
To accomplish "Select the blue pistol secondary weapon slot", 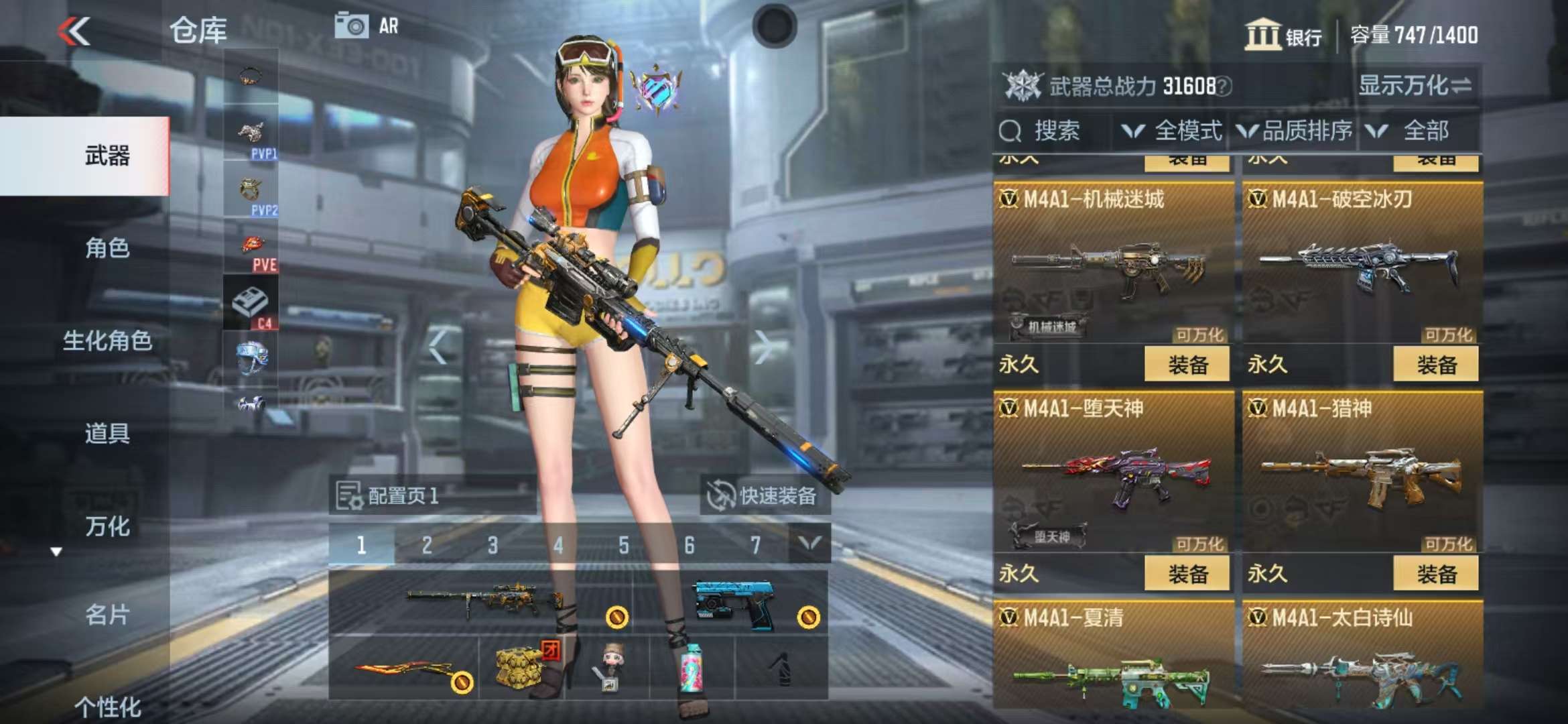I will (x=734, y=603).
